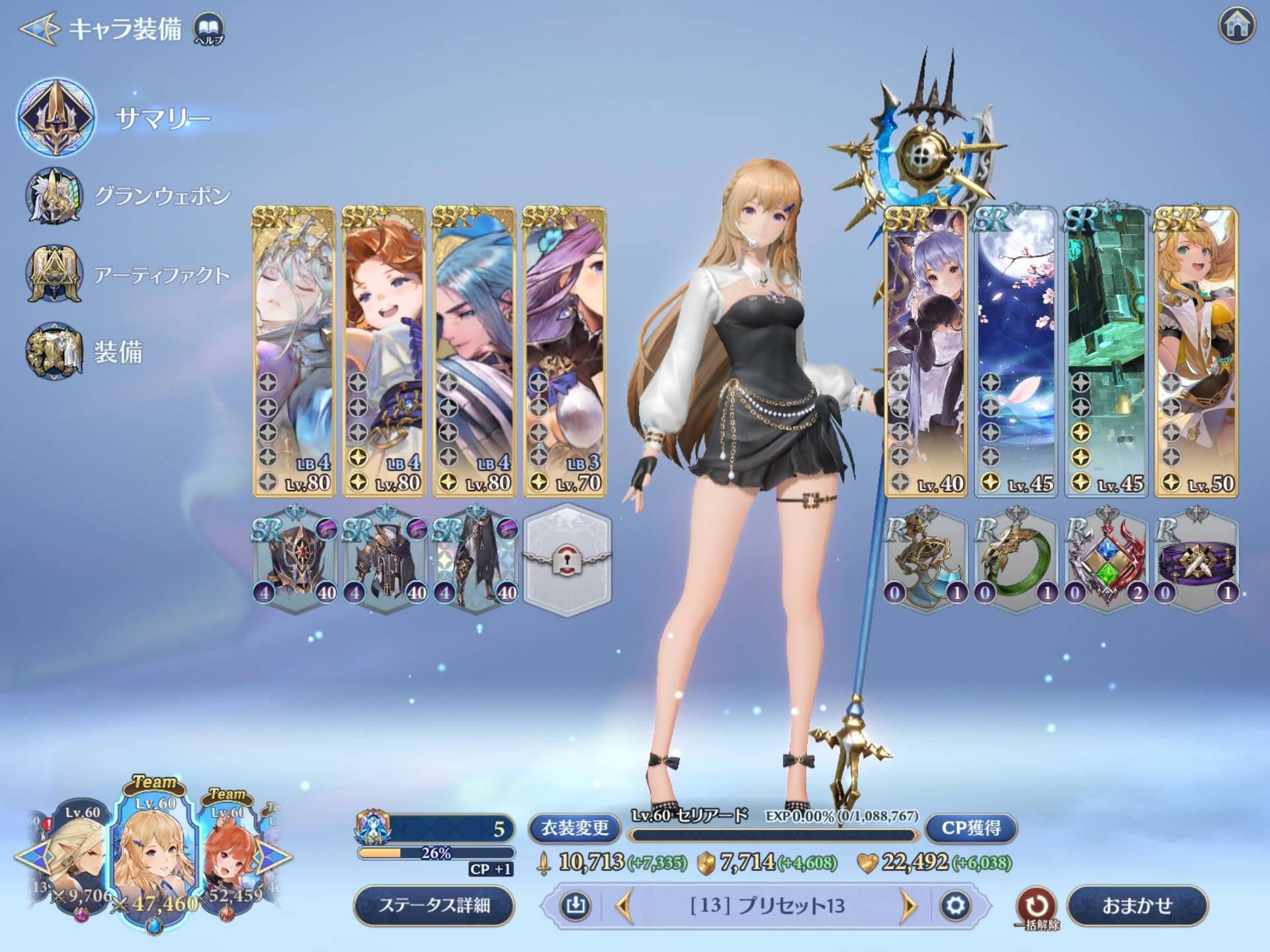The image size is (1270, 952).
Task: Open ステータス詳細 status details
Action: (434, 905)
